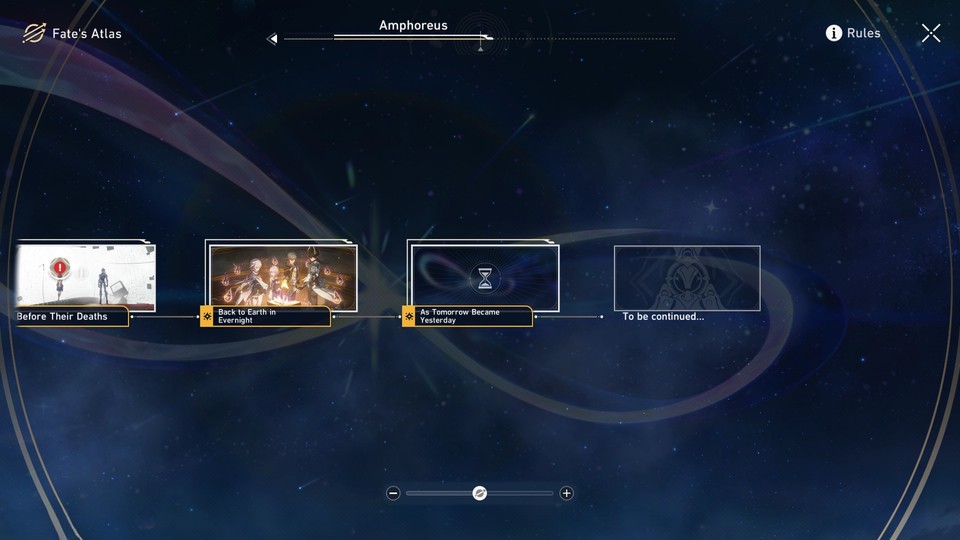The width and height of the screenshot is (960, 540).
Task: Choose As Tomorrow Became Yesterday chapter
Action: (484, 277)
